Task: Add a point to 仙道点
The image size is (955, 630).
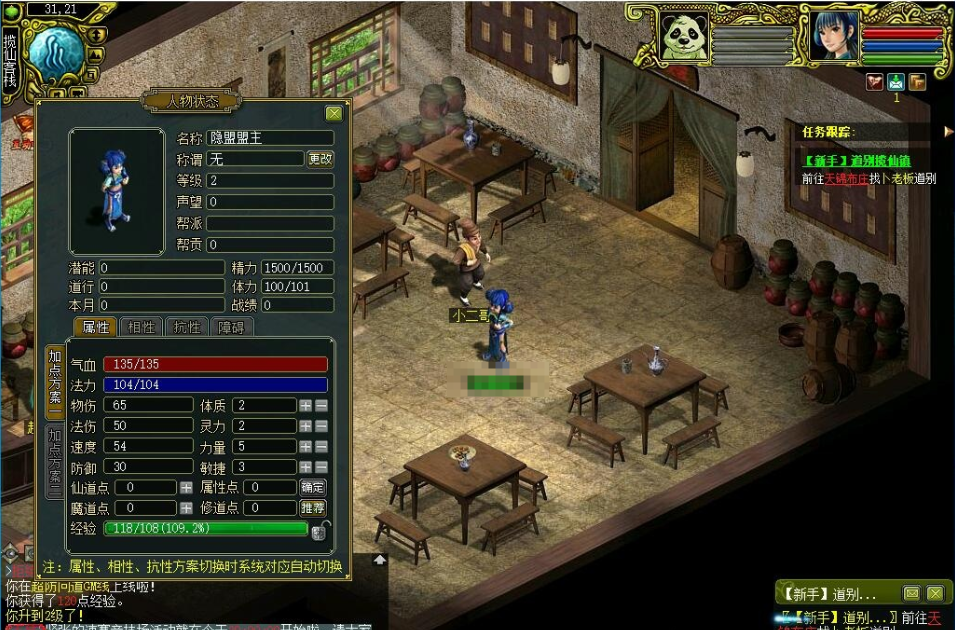Action: 186,487
